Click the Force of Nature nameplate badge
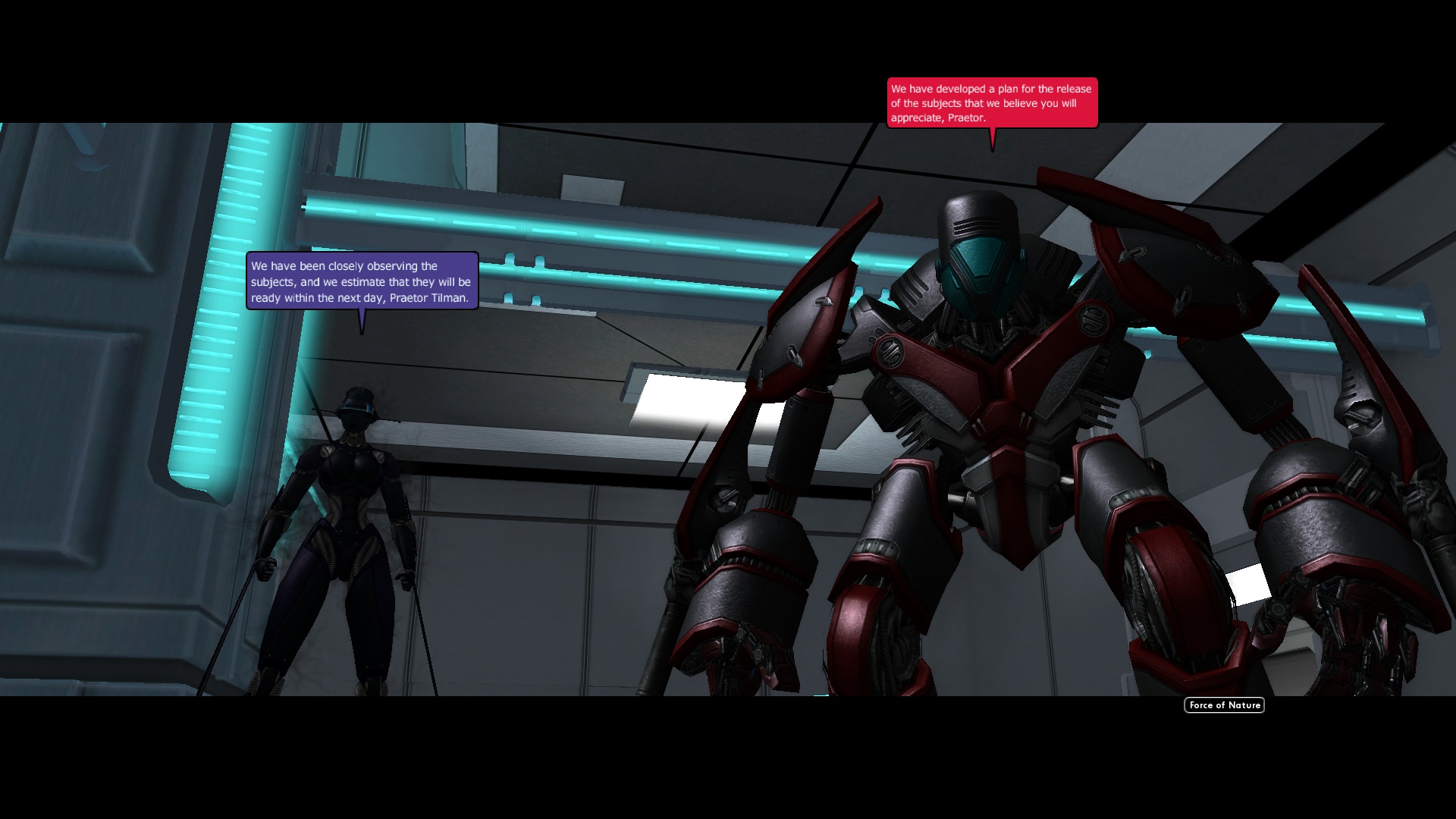 pyautogui.click(x=1223, y=705)
